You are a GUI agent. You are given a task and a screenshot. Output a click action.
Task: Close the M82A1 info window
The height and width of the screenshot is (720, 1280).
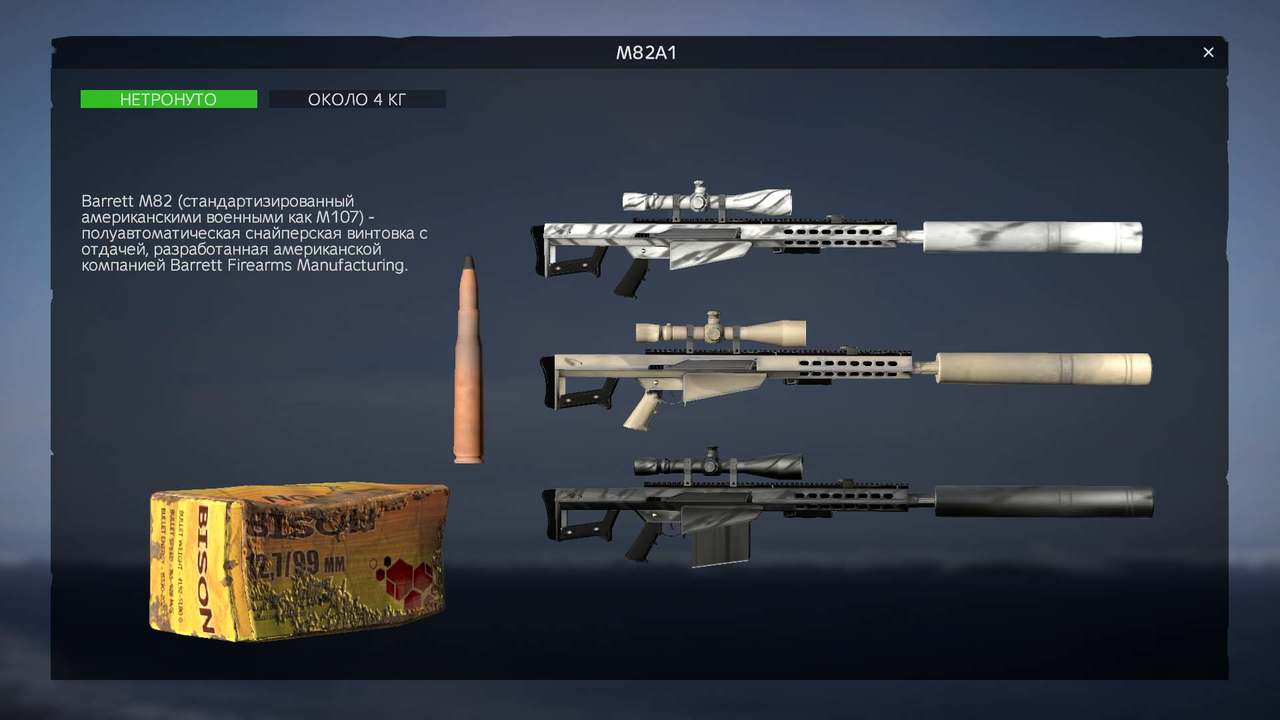point(1208,52)
